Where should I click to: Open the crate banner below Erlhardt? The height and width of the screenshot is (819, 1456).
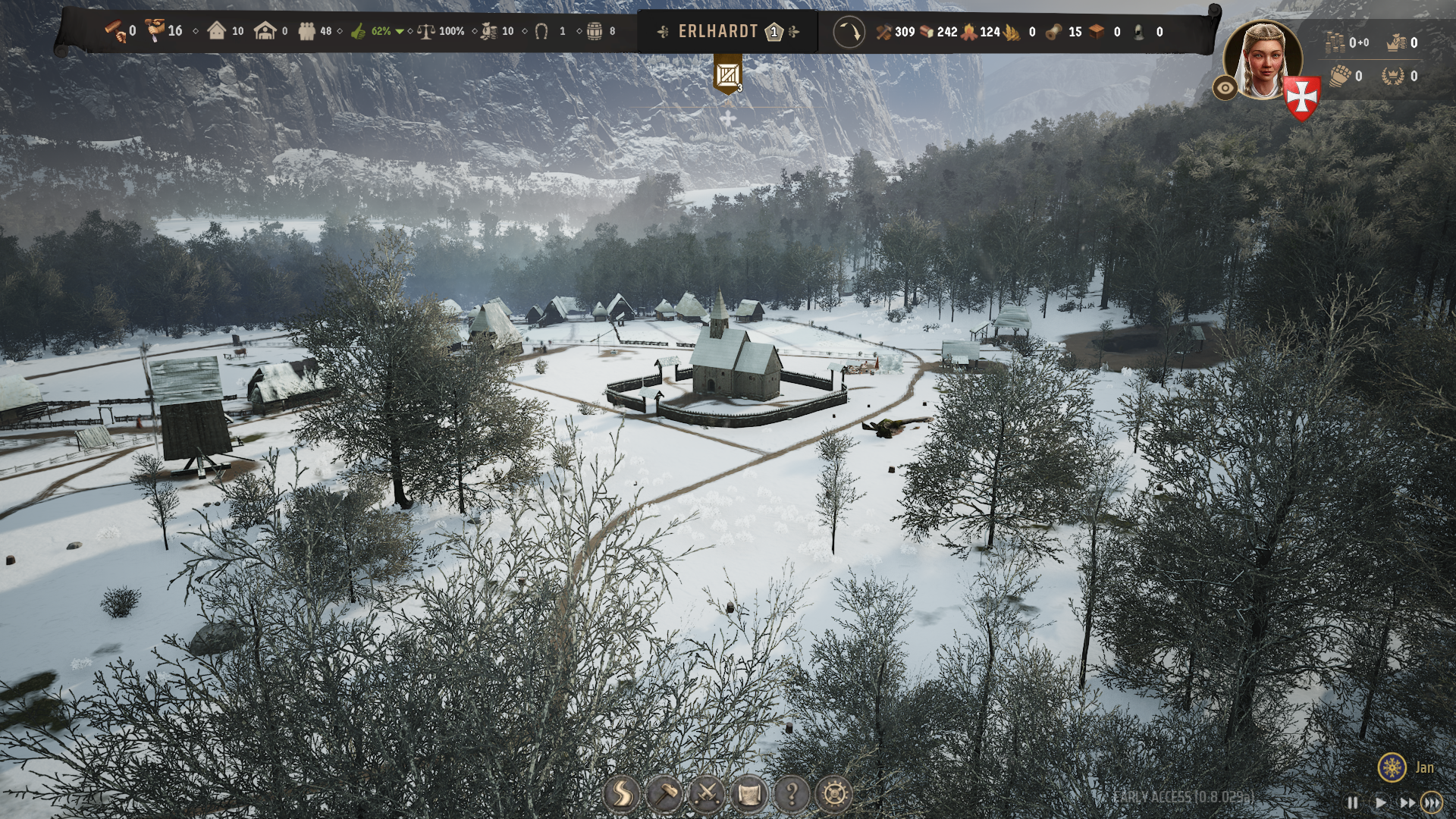[x=728, y=76]
